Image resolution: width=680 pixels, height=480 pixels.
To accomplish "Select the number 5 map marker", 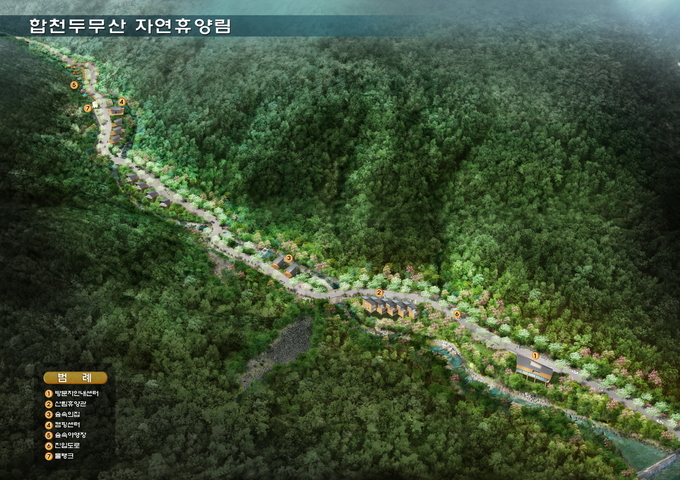I will (74, 85).
